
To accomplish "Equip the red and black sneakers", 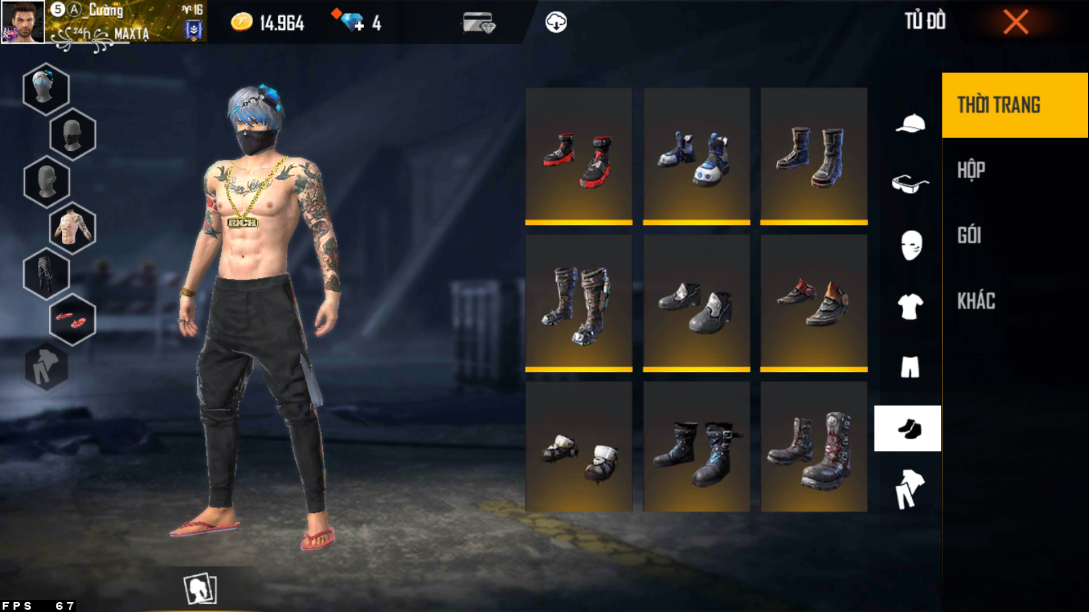I will 579,156.
